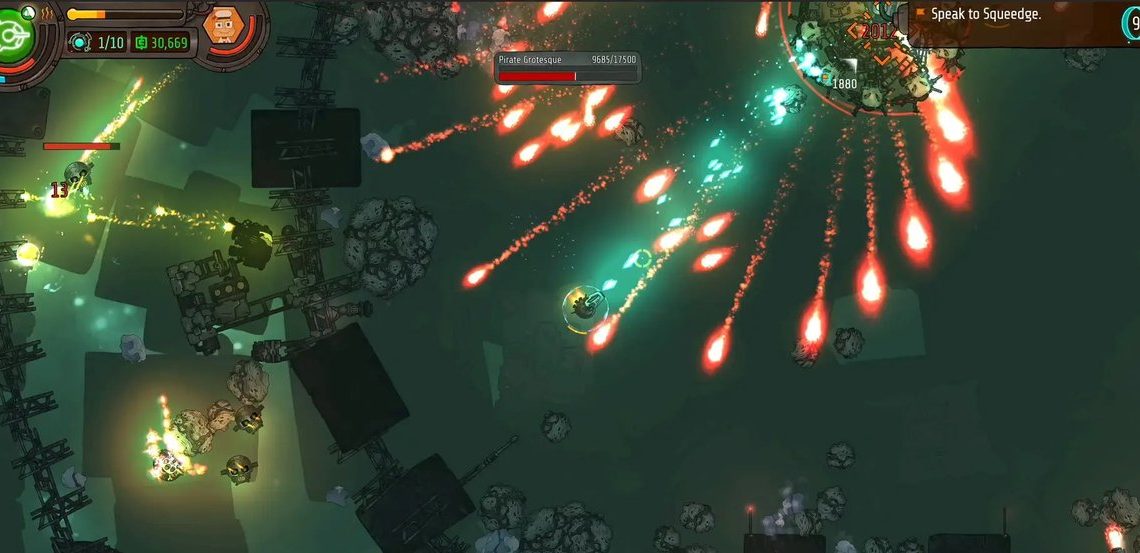This screenshot has width=1140, height=553.
Task: Click the green ship weapon emblem
Action: tap(16, 35)
